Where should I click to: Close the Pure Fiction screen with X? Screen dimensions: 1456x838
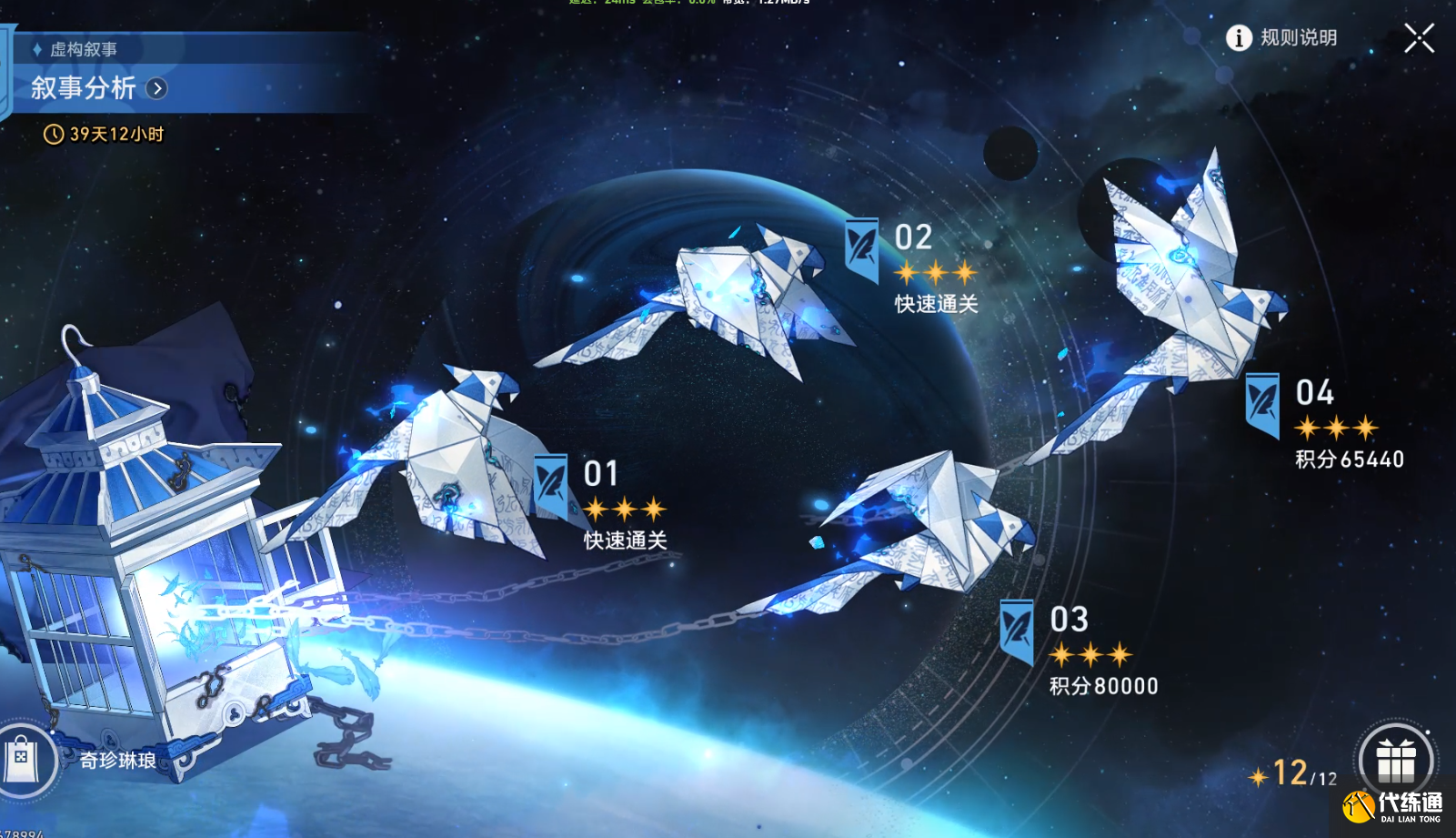pos(1419,38)
